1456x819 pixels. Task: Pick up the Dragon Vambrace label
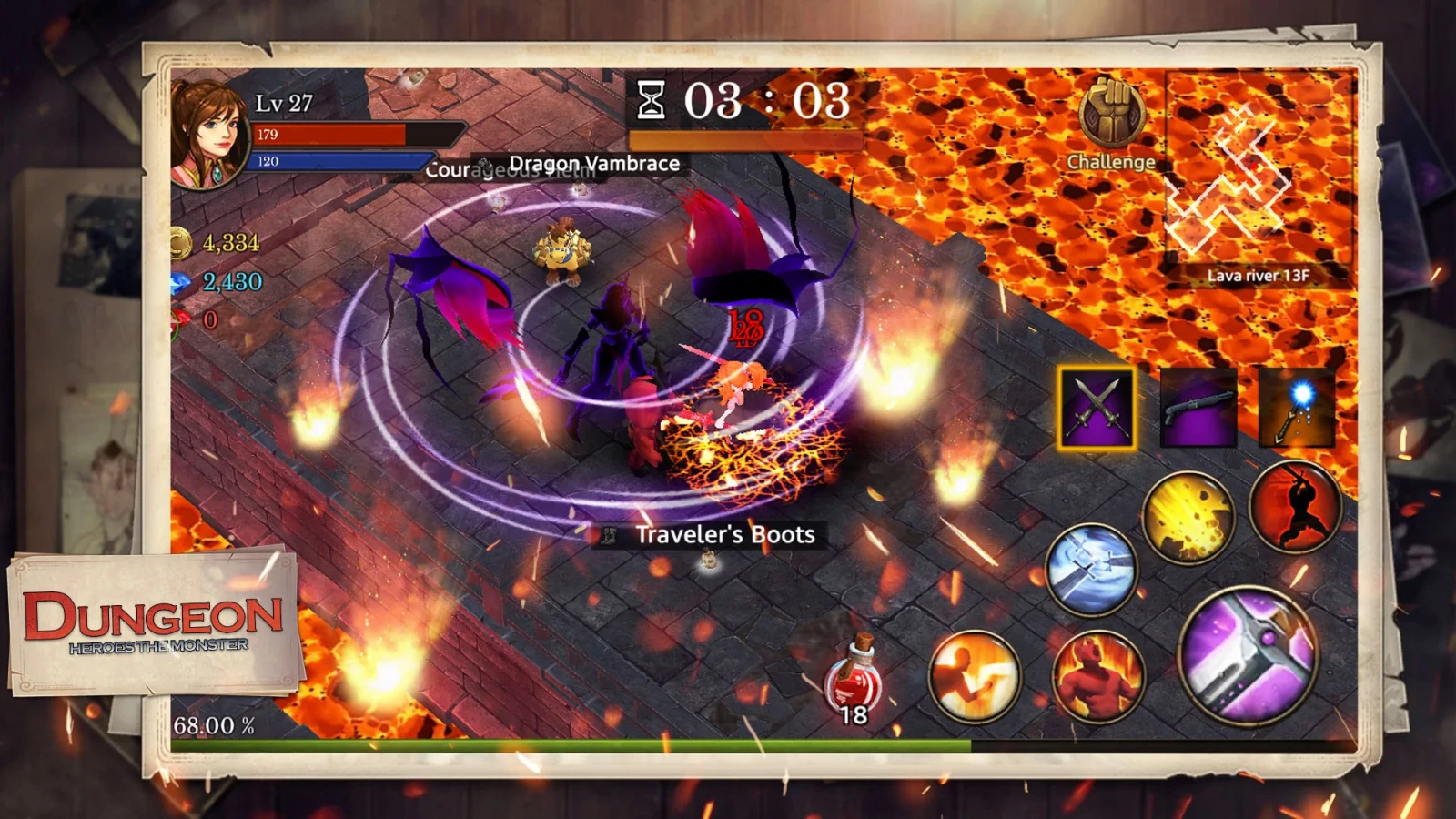593,164
